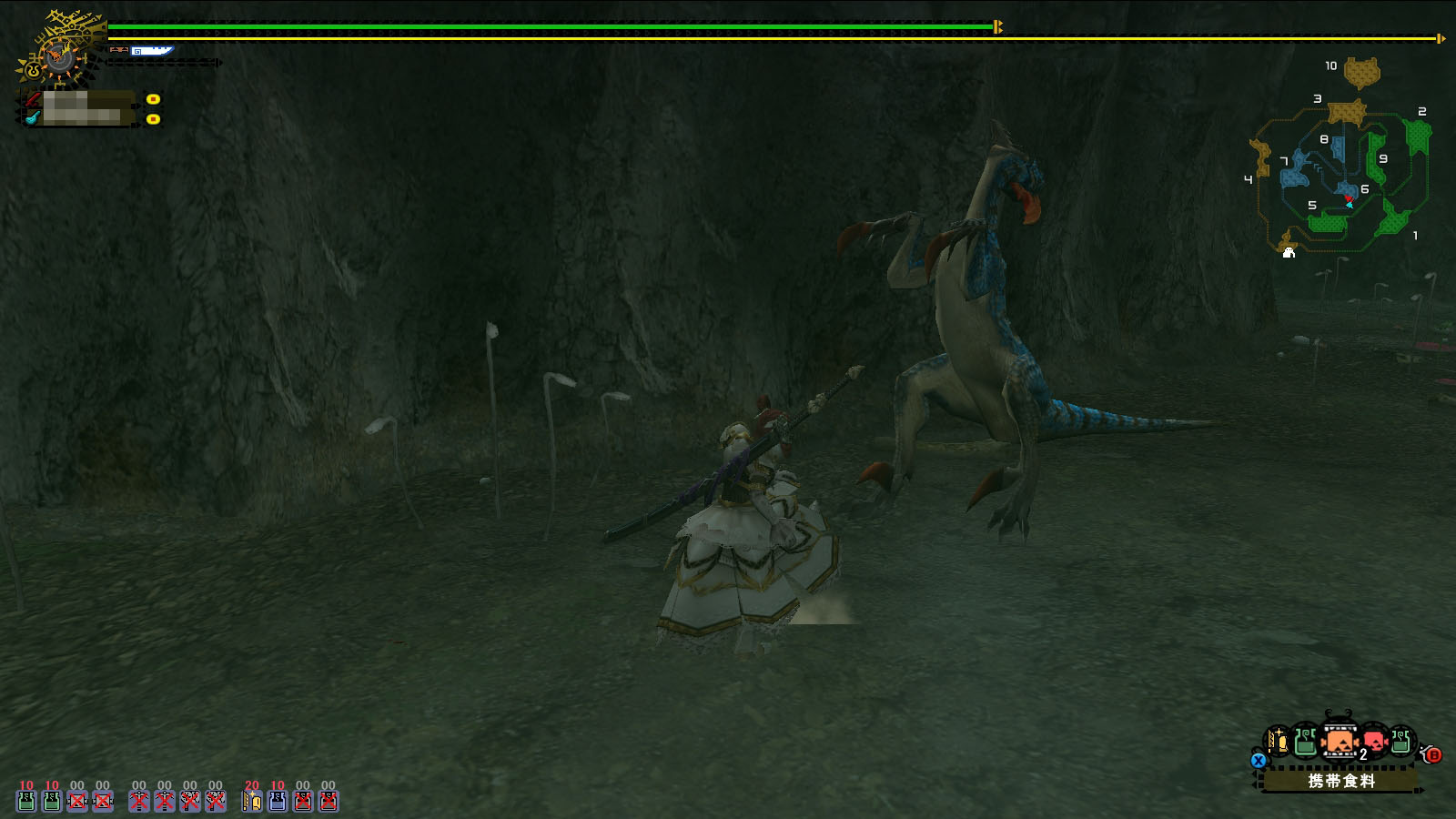This screenshot has height=819, width=1456.
Task: Click the 携帯食料 item name label
Action: 1340,781
